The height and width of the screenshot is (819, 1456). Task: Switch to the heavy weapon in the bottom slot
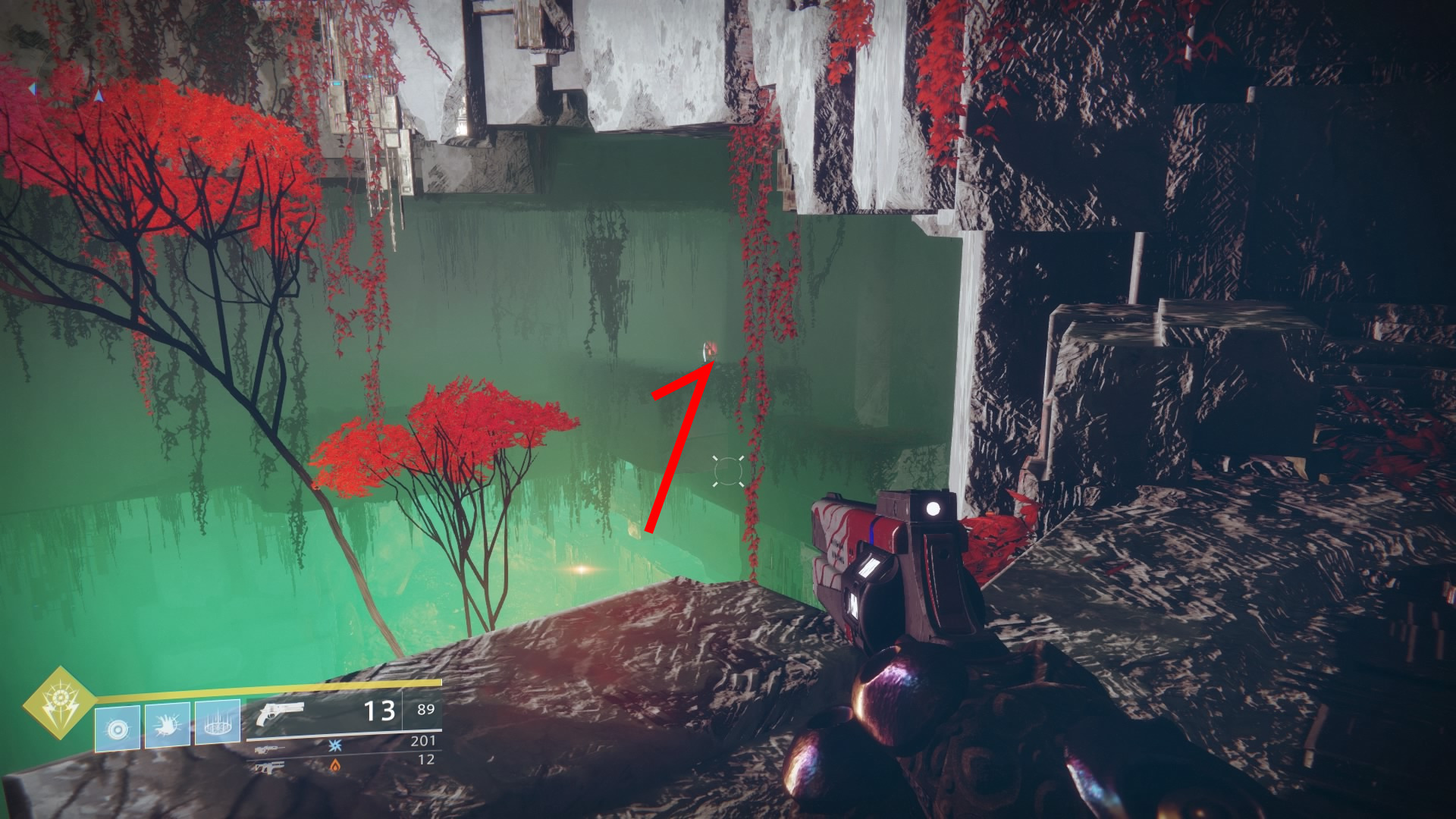(270, 767)
